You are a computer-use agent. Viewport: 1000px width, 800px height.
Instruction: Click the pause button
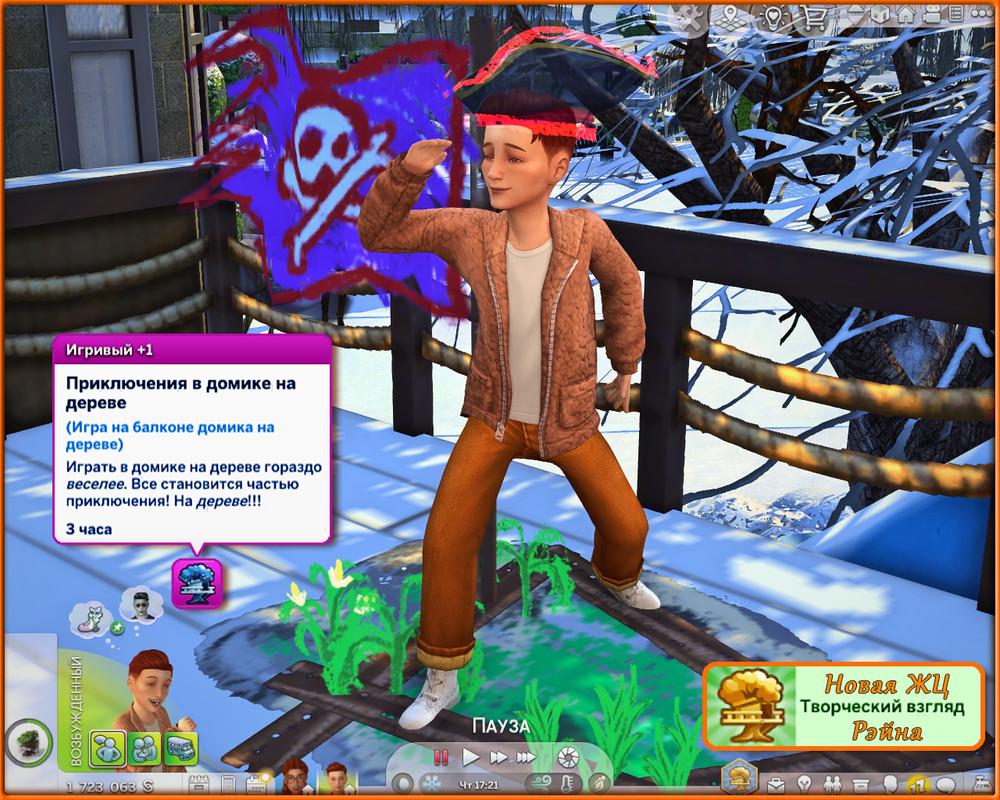[x=441, y=757]
